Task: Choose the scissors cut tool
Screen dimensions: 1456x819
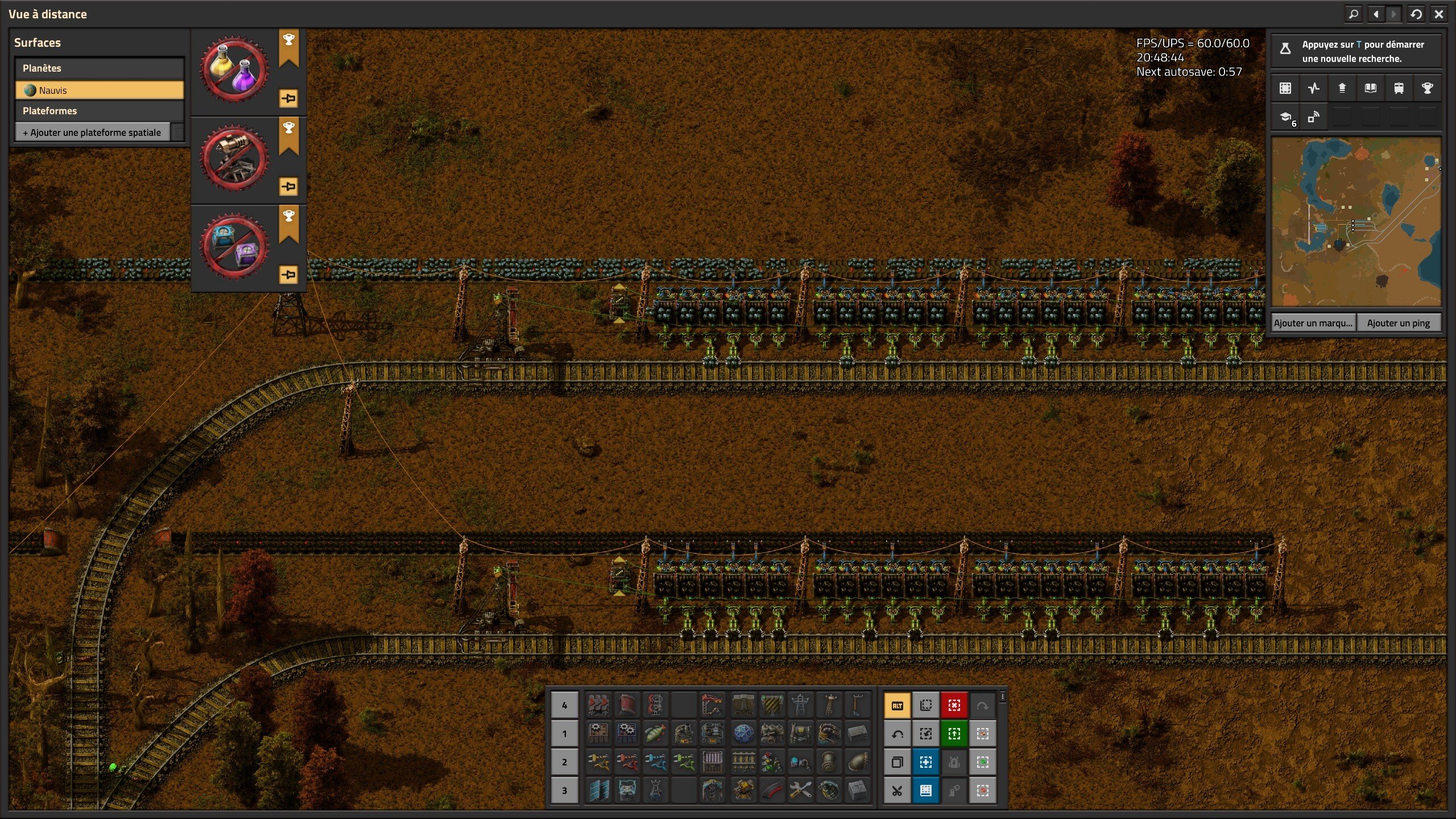Action: tap(897, 791)
